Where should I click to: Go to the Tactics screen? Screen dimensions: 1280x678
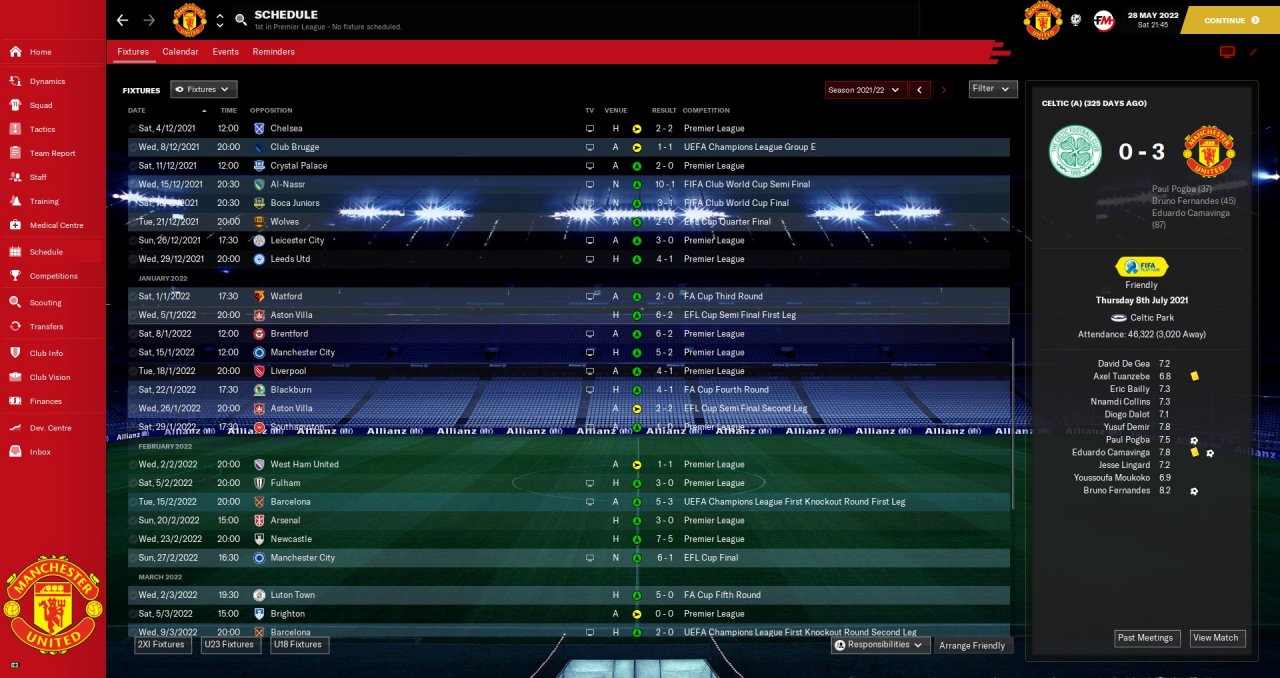coord(42,129)
